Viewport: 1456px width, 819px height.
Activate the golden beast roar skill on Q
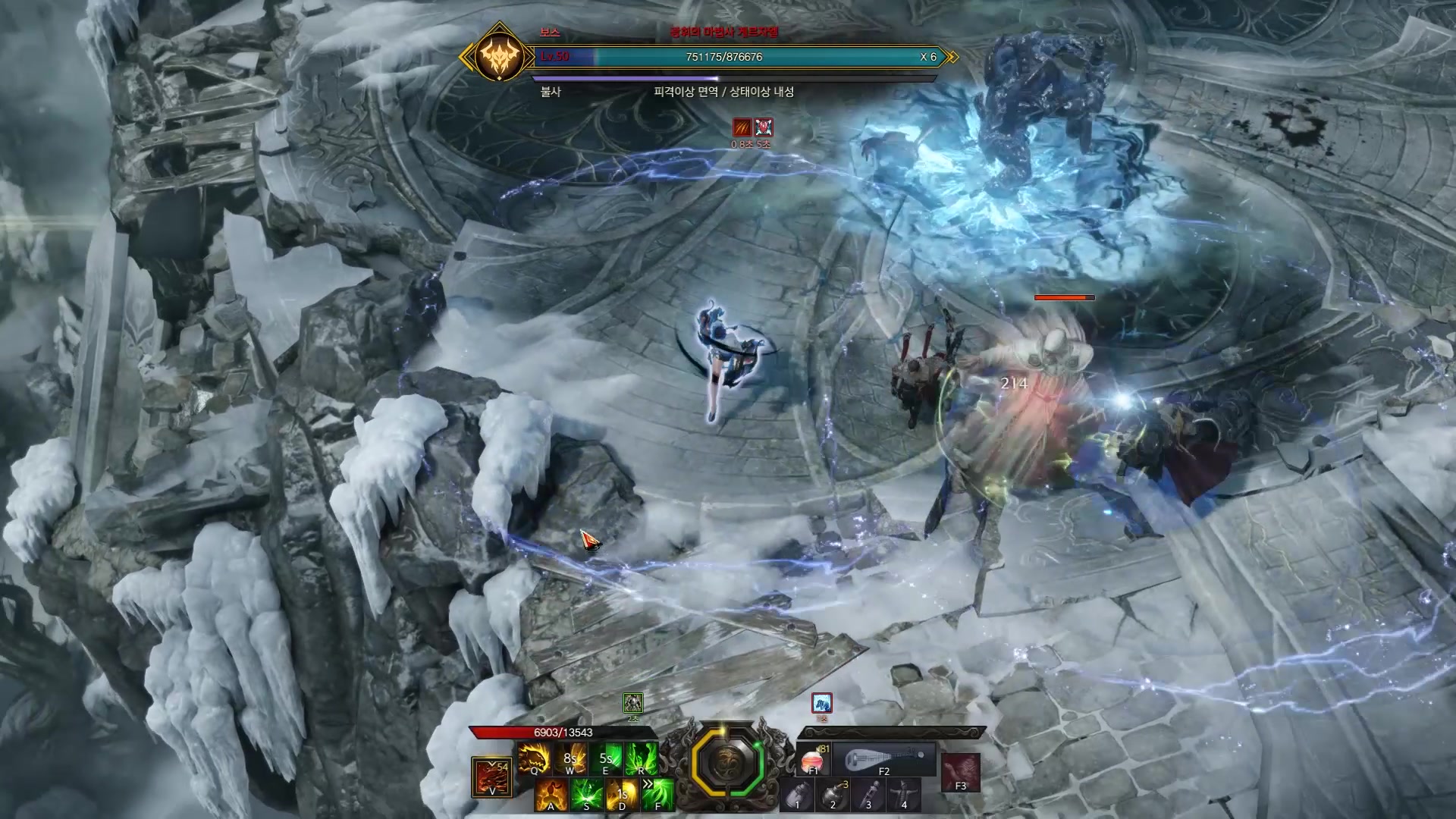tap(533, 758)
